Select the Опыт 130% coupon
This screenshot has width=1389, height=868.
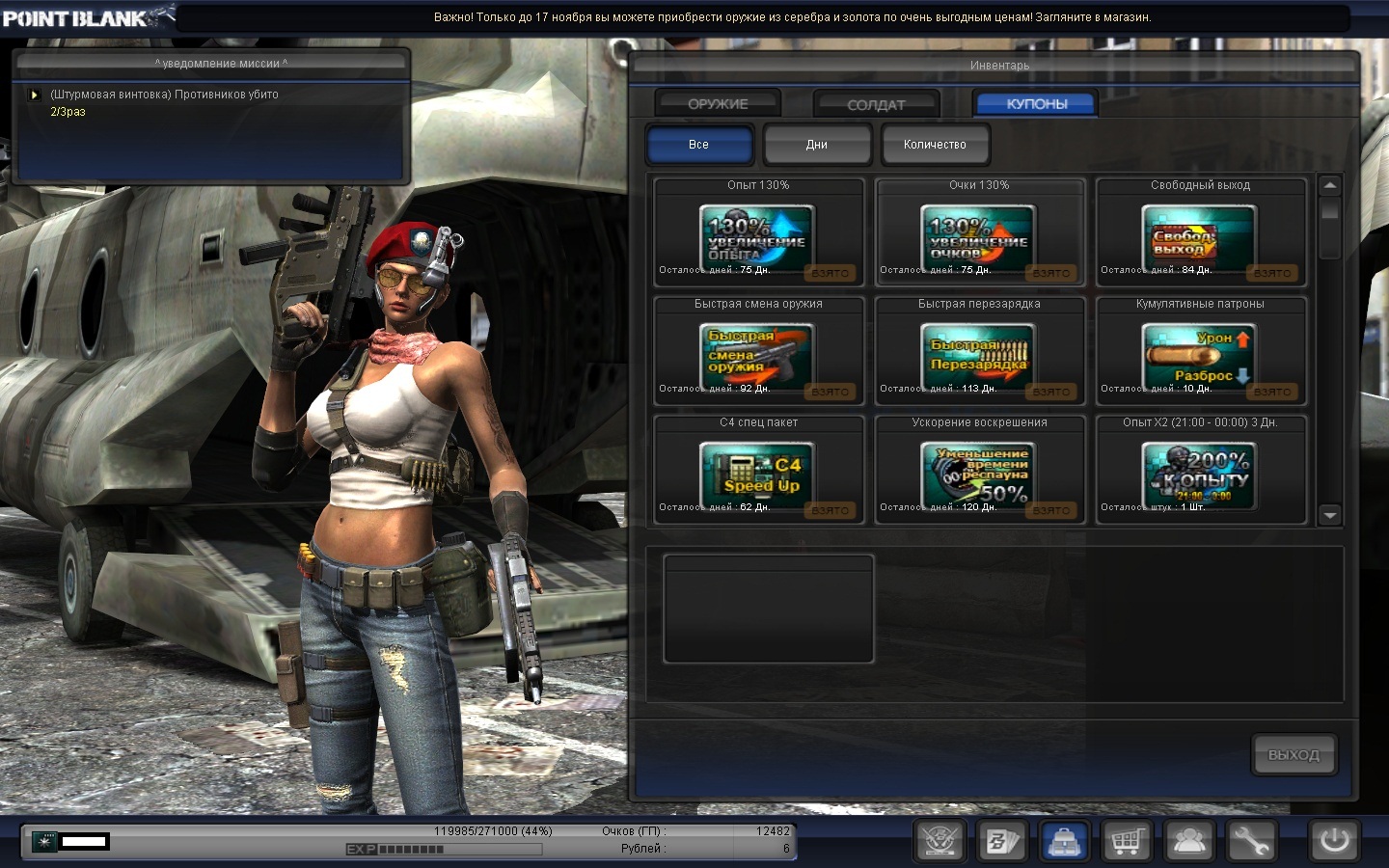[x=758, y=235]
